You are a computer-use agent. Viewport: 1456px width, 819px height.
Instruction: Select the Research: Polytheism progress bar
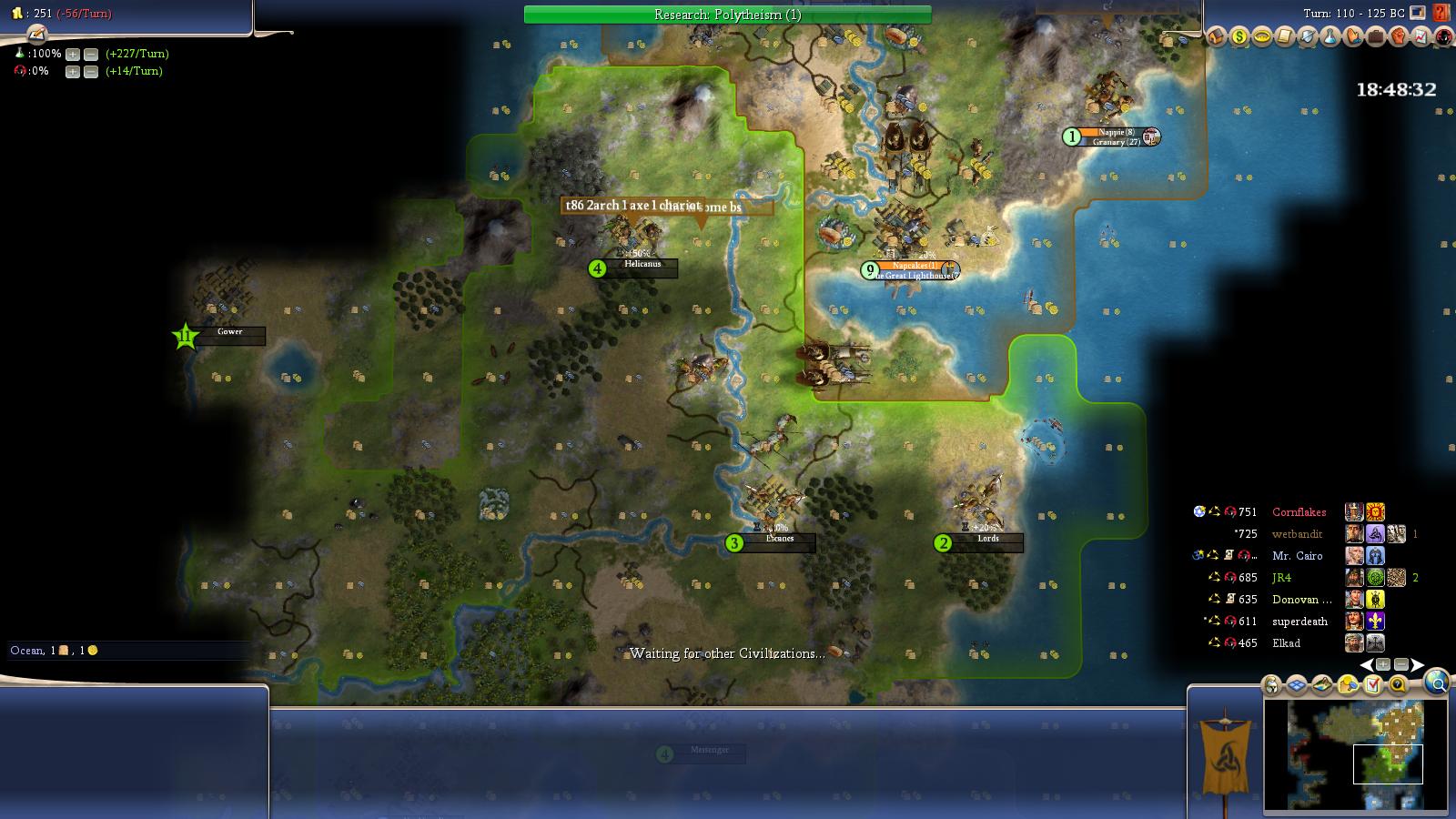coord(727,15)
